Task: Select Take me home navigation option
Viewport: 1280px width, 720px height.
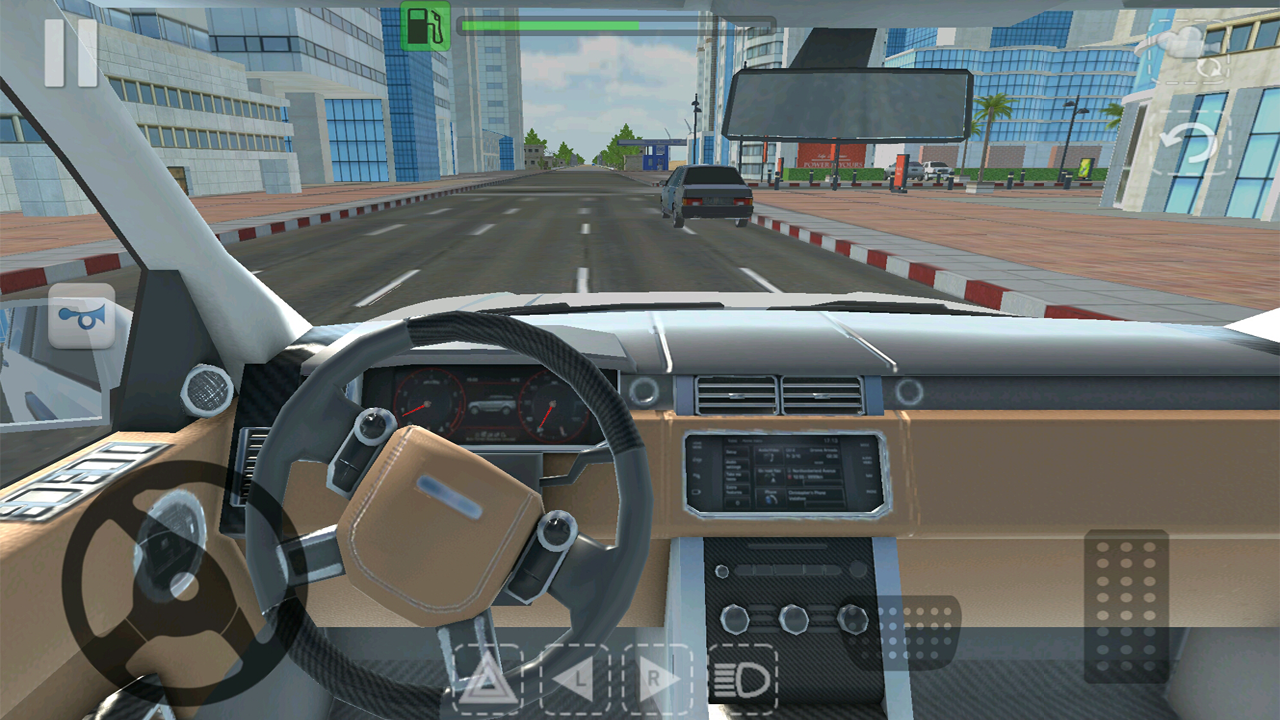Action: coord(737,477)
